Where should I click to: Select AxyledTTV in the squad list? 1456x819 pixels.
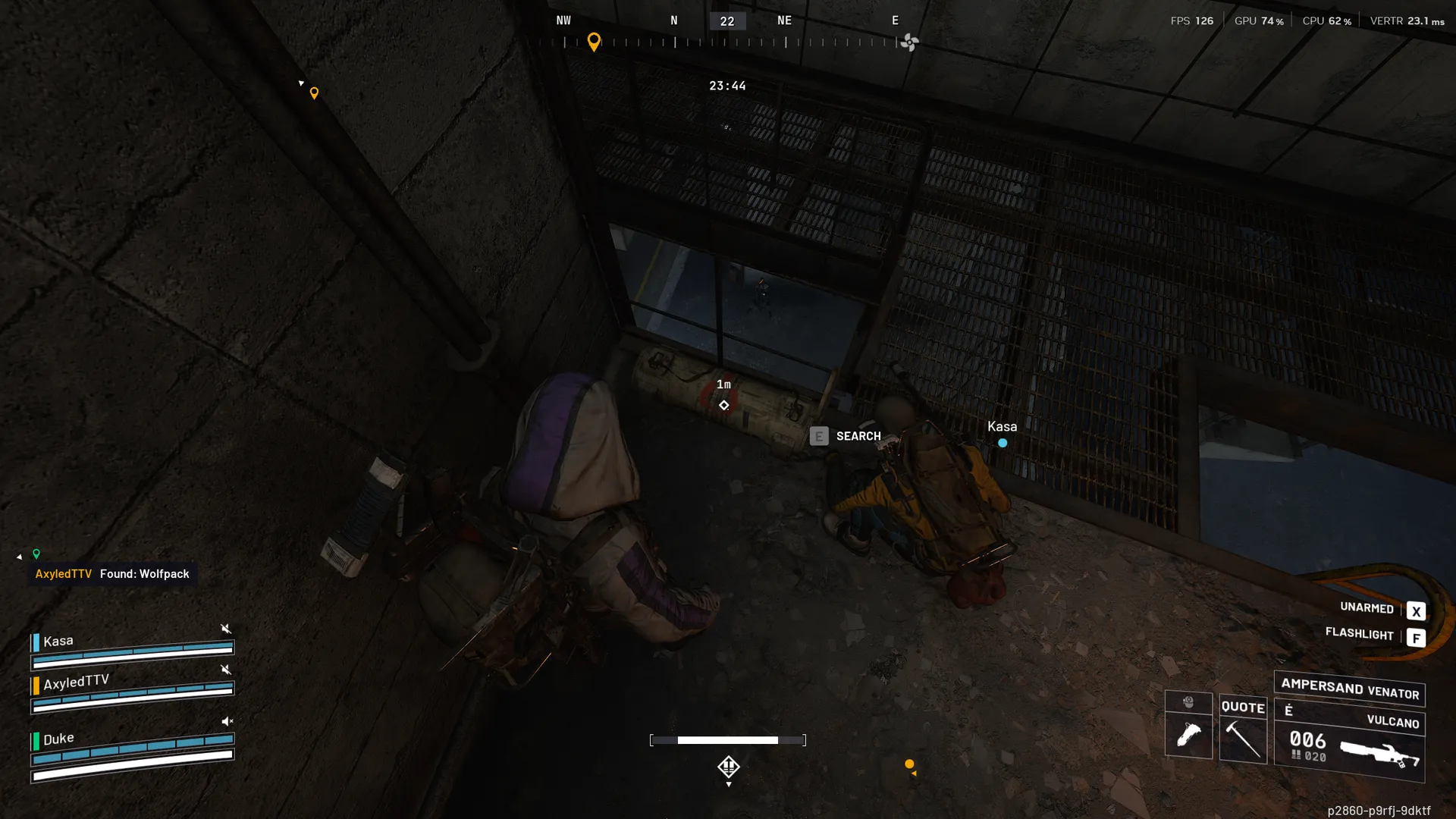(x=76, y=682)
